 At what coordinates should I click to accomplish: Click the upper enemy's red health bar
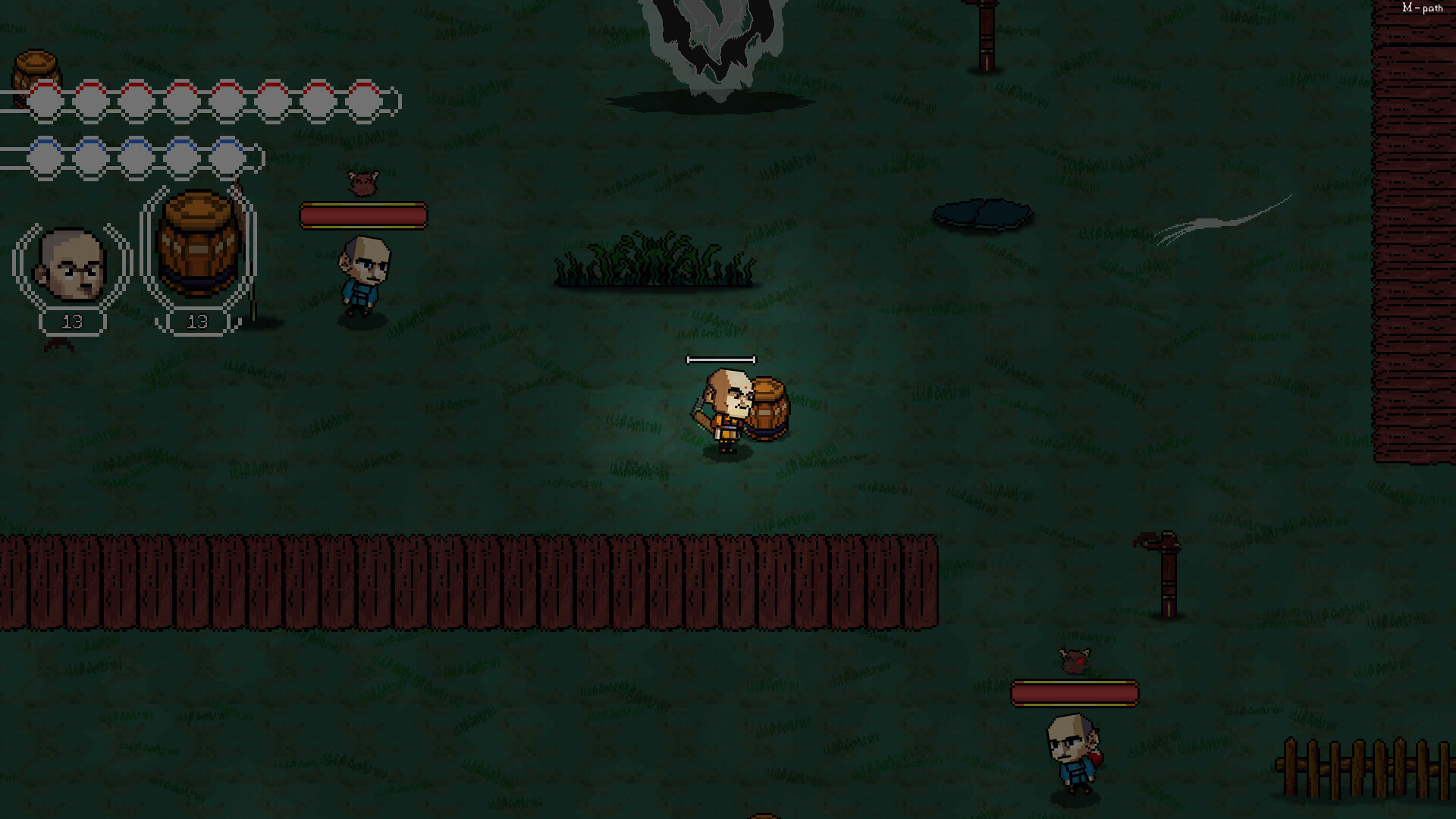click(x=364, y=215)
